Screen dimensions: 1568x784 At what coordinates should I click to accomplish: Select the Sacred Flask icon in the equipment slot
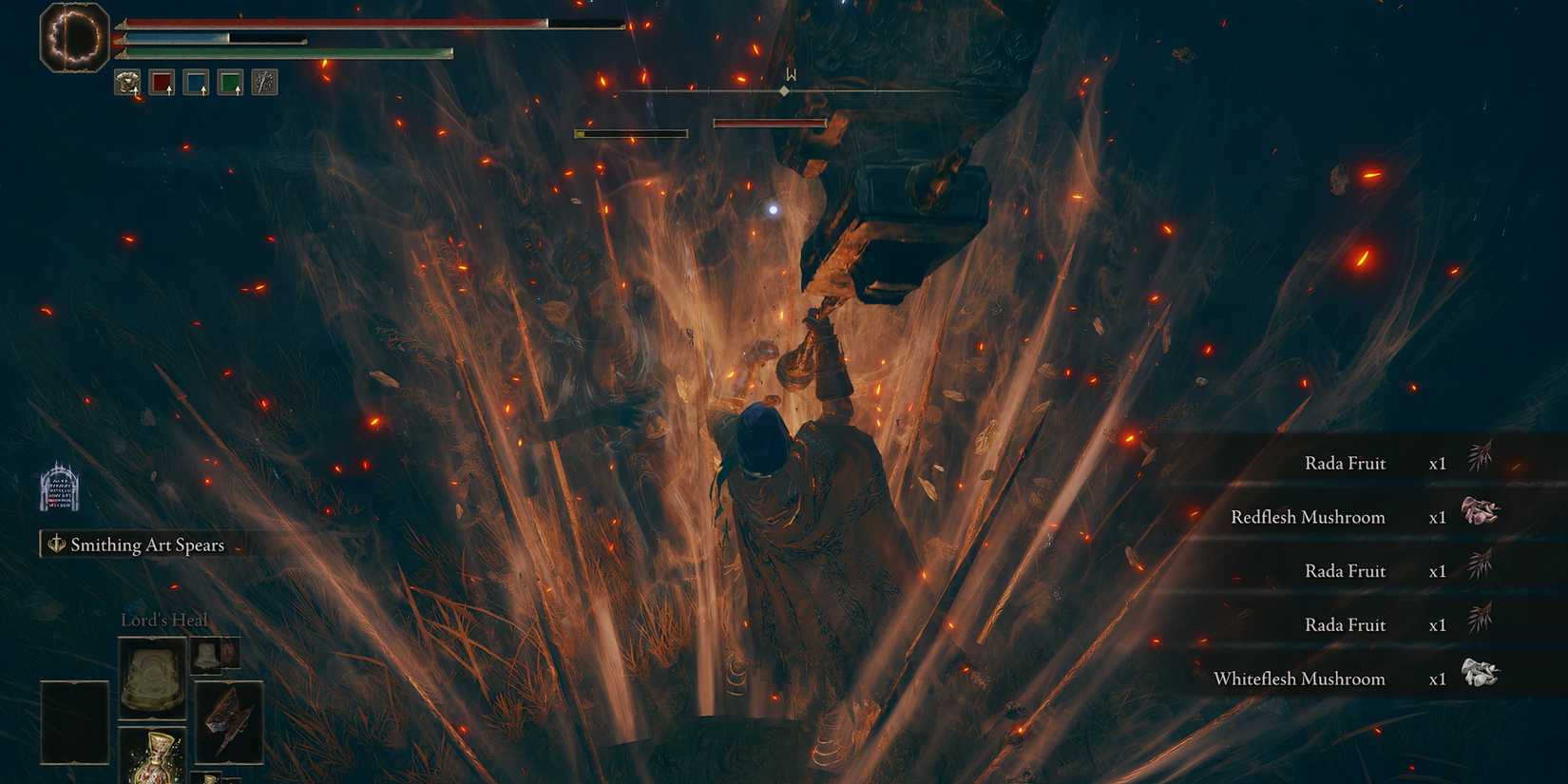(x=158, y=757)
